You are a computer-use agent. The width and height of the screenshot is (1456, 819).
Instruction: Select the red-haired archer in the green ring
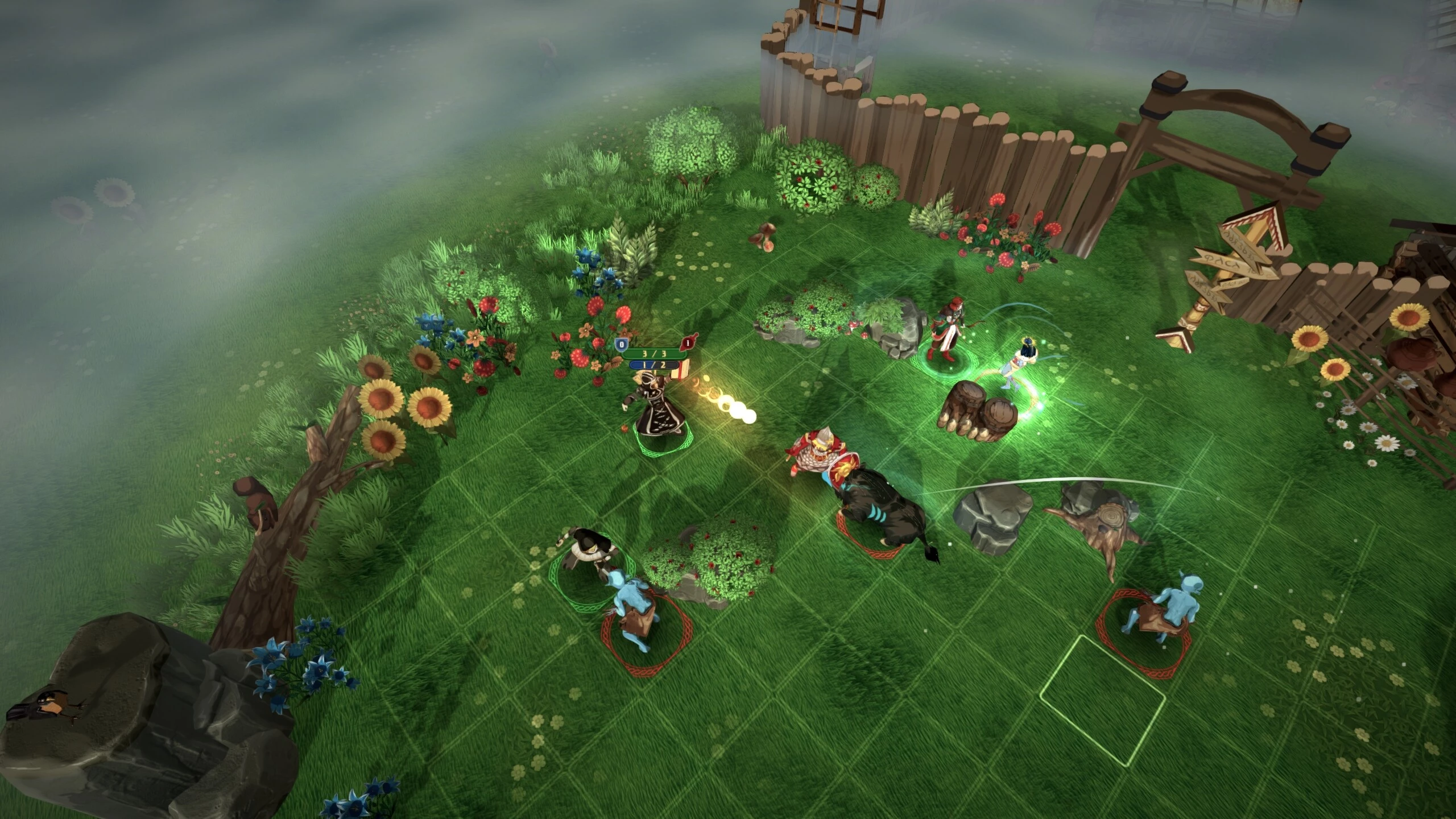(x=945, y=336)
